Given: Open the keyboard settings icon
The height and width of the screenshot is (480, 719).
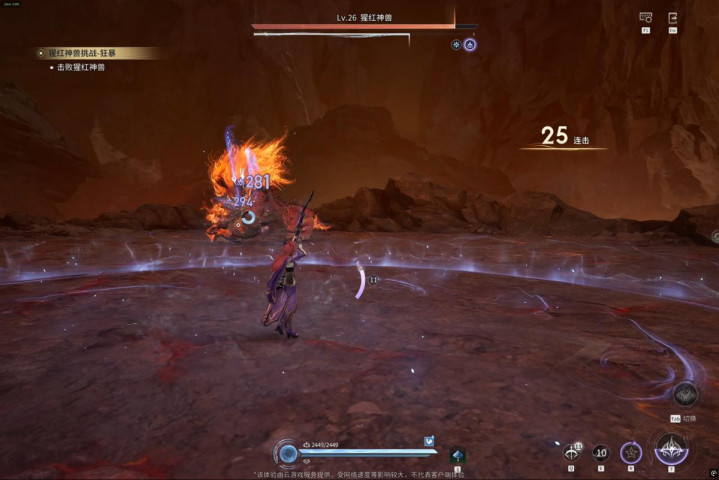Looking at the screenshot, I should tap(645, 18).
